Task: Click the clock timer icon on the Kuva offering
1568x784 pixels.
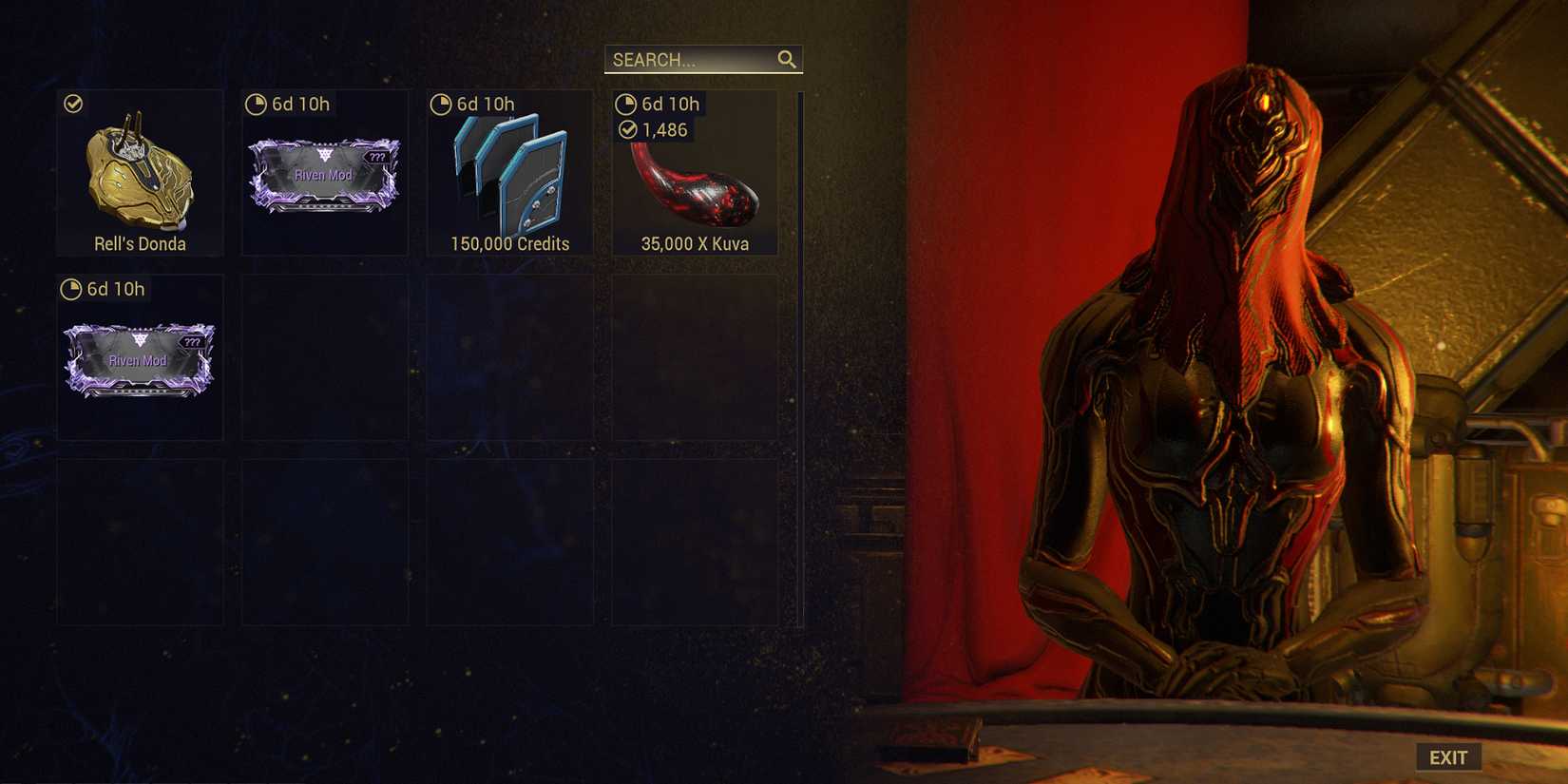Action: [627, 105]
